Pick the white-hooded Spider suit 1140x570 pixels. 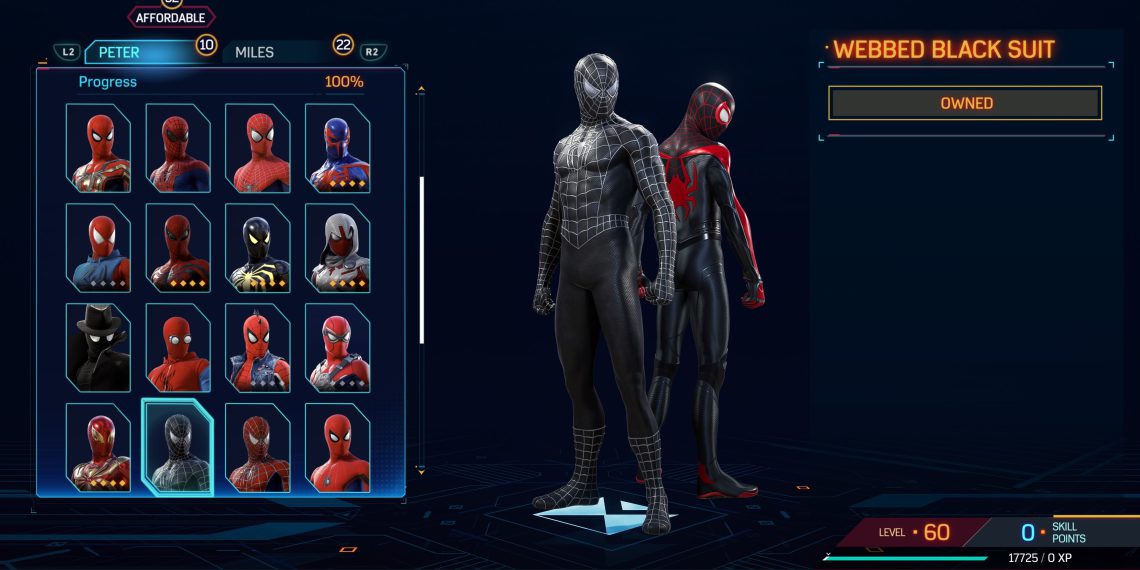point(337,248)
